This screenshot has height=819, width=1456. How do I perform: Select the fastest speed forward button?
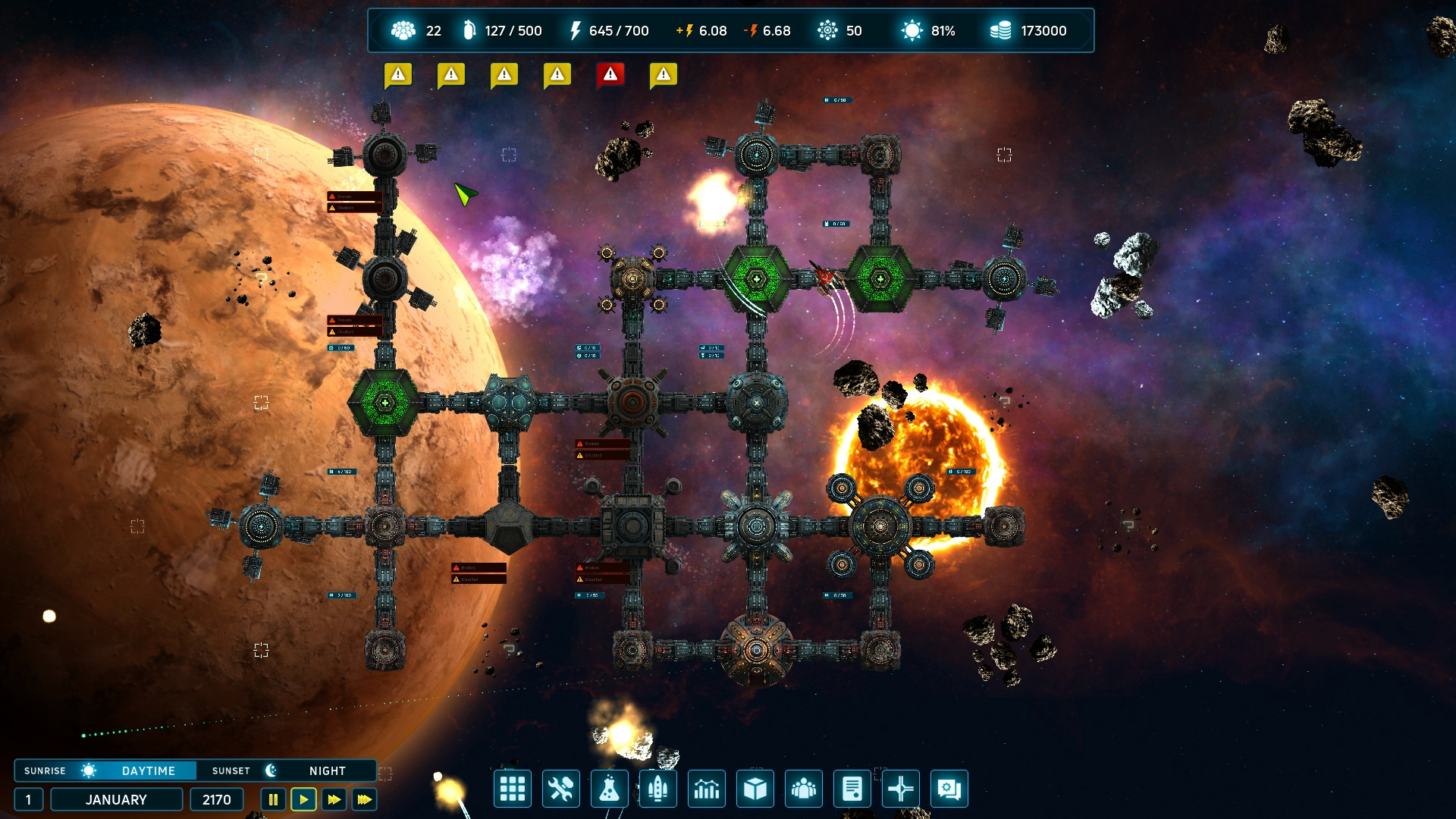(364, 799)
